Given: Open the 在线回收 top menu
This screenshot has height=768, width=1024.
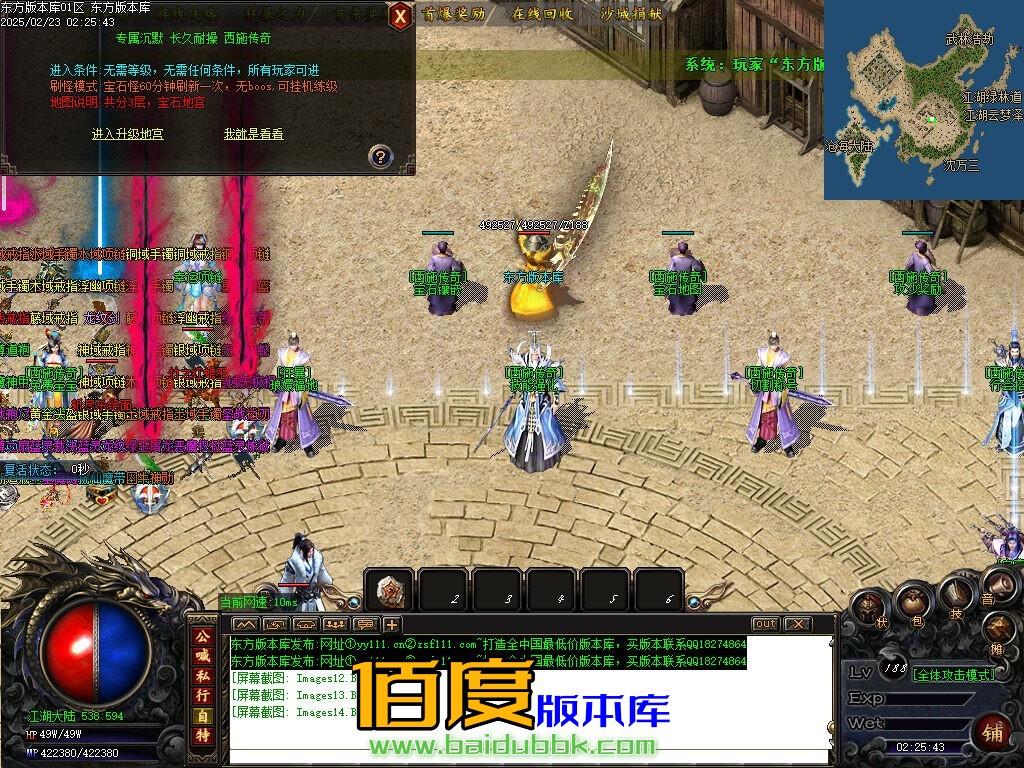Looking at the screenshot, I should point(543,14).
